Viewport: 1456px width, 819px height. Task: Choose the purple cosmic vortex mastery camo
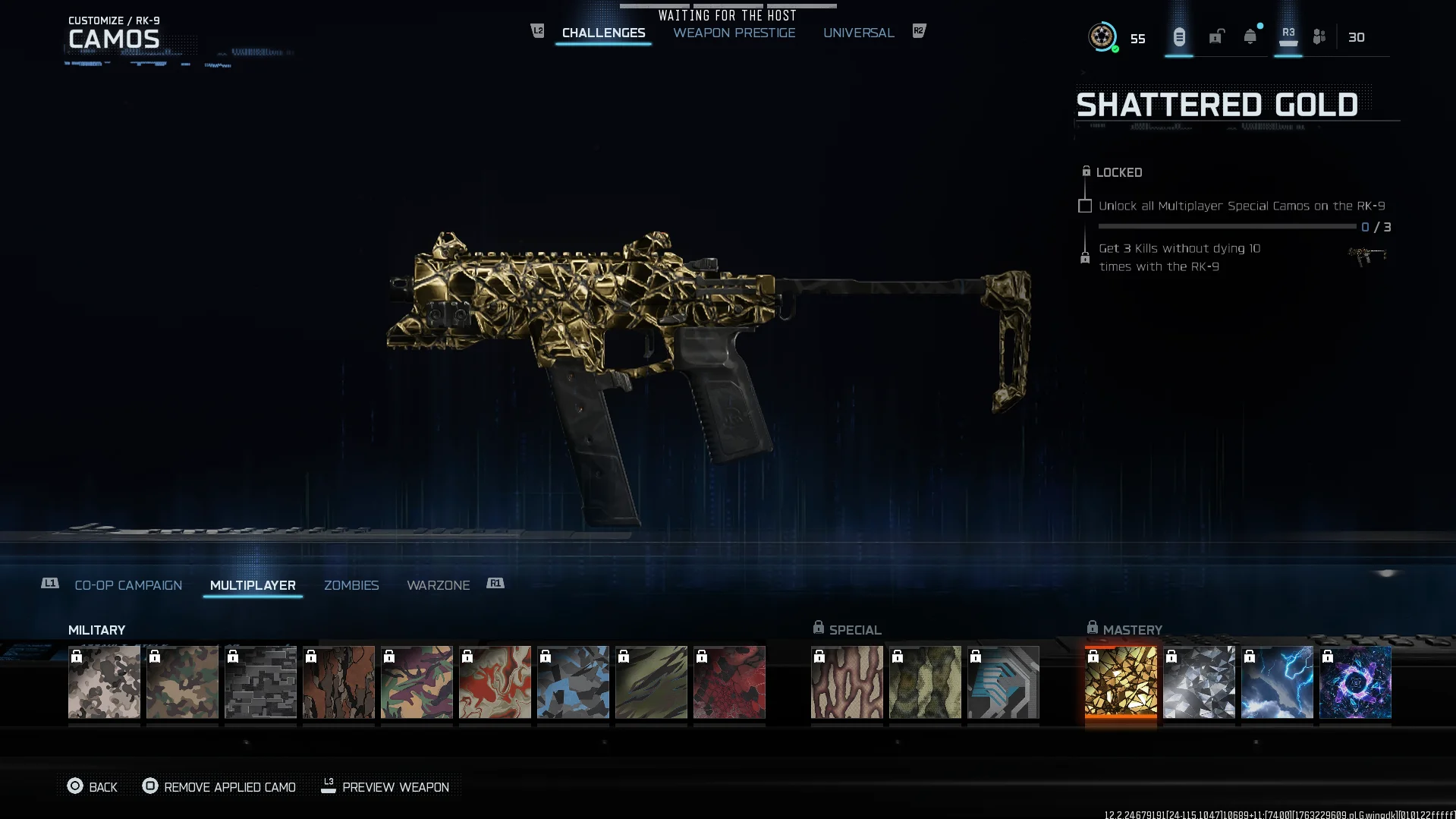coord(1355,682)
